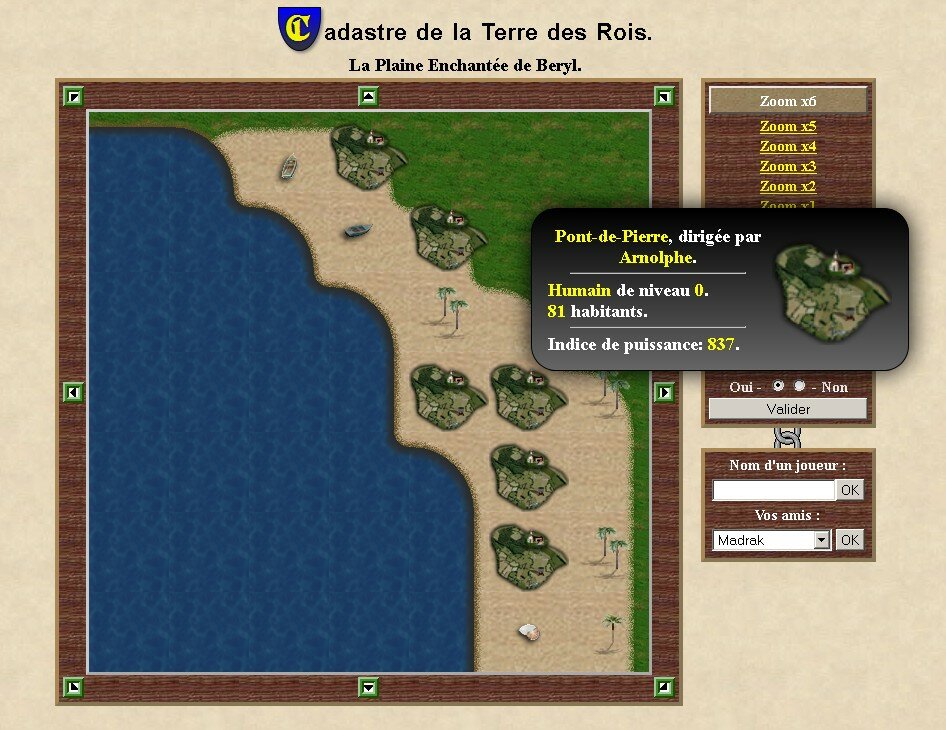Set the map to Zoom x2
946x730 pixels.
[x=788, y=186]
